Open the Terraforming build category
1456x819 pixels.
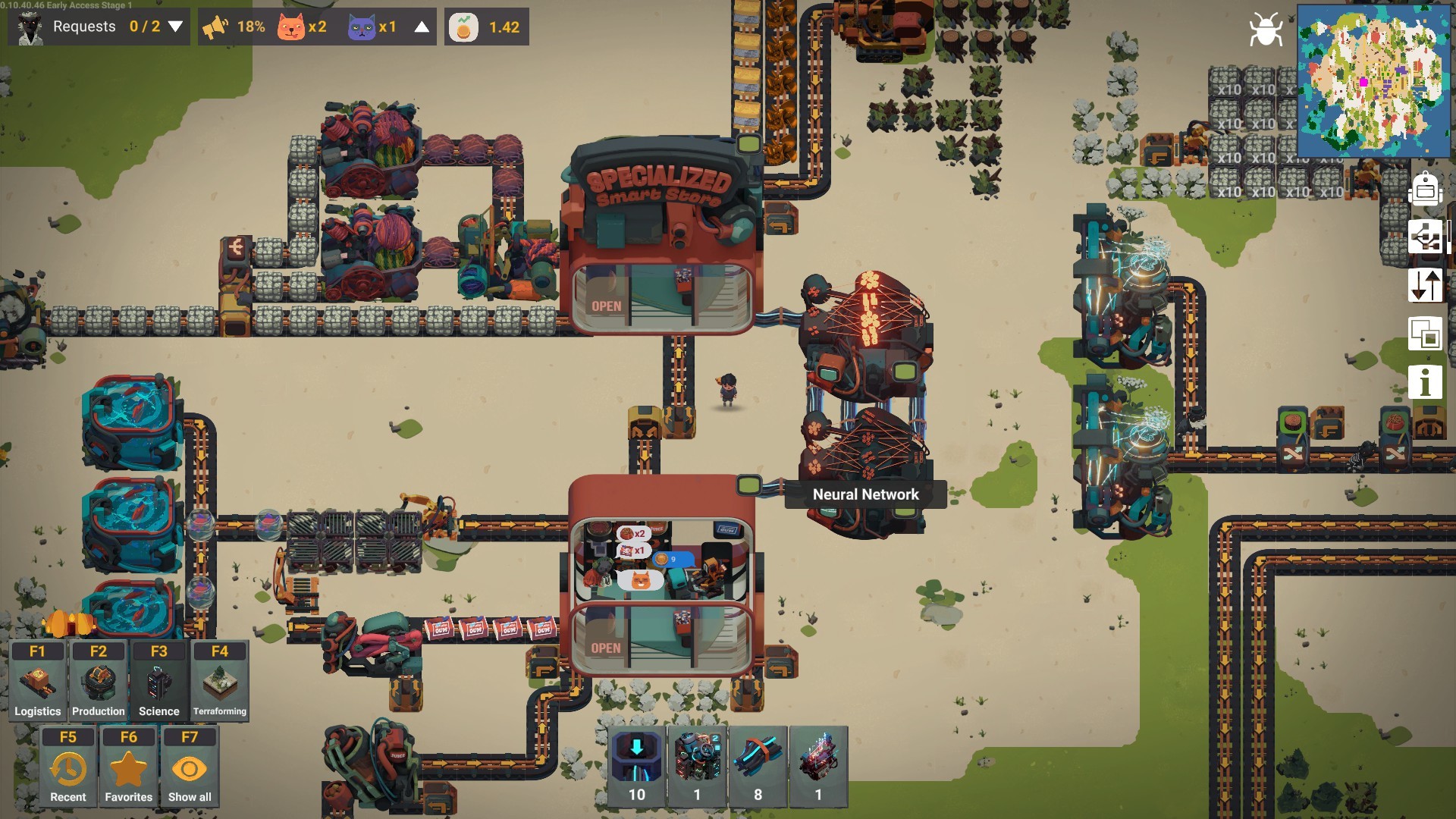[219, 680]
